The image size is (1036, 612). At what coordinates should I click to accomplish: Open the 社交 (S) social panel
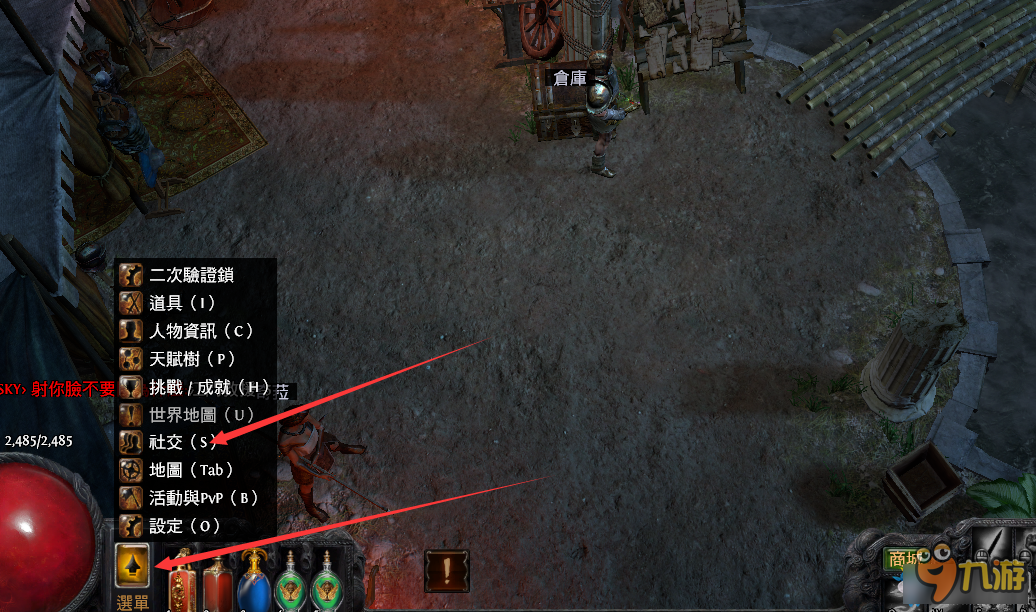click(x=182, y=441)
